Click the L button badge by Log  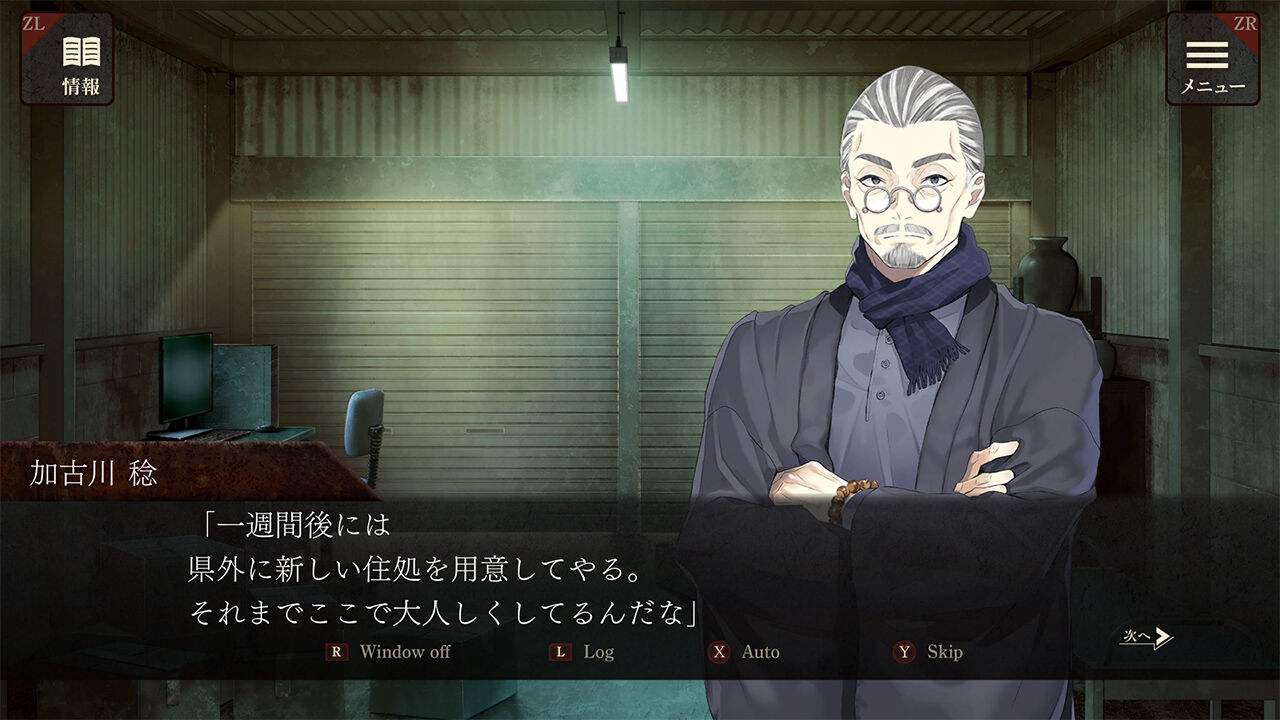(x=560, y=651)
